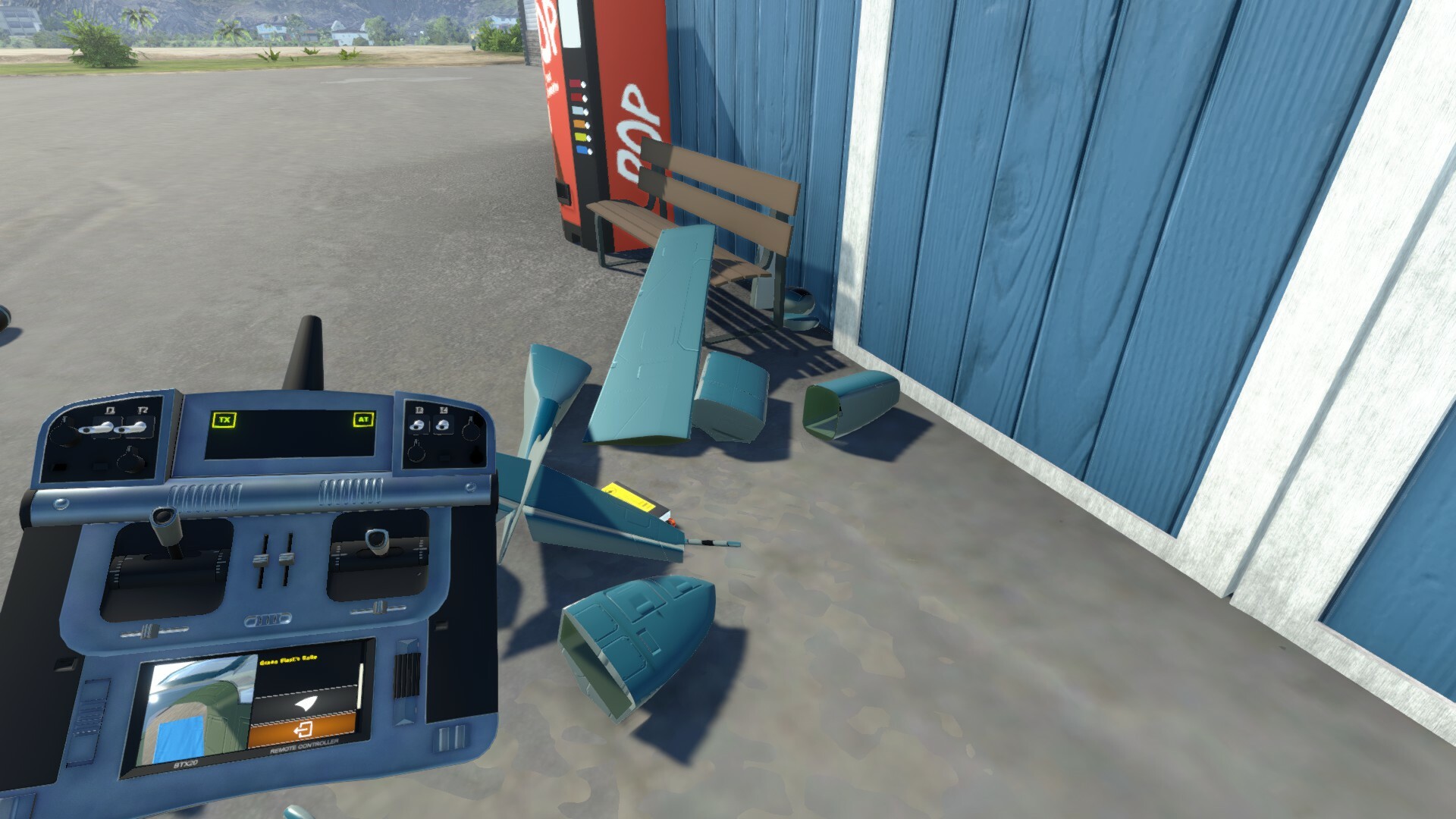Screen dimensions: 1456x819
Task: Select the REMOTE CONTROLLER menu entry
Action: click(x=305, y=745)
